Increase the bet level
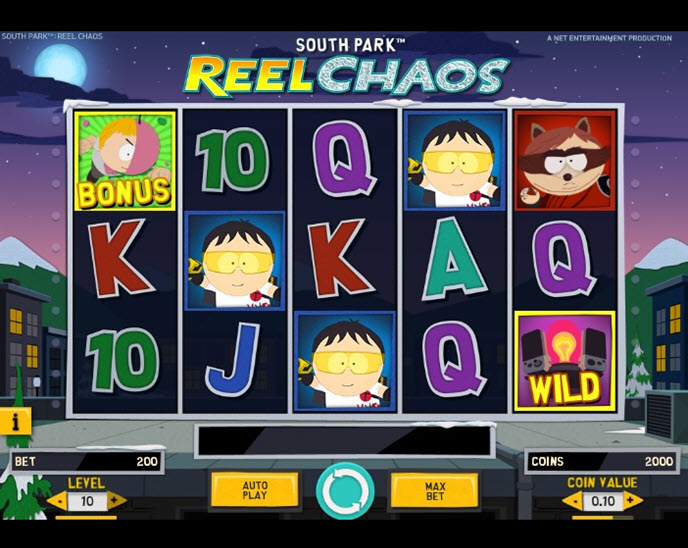 pyautogui.click(x=117, y=500)
